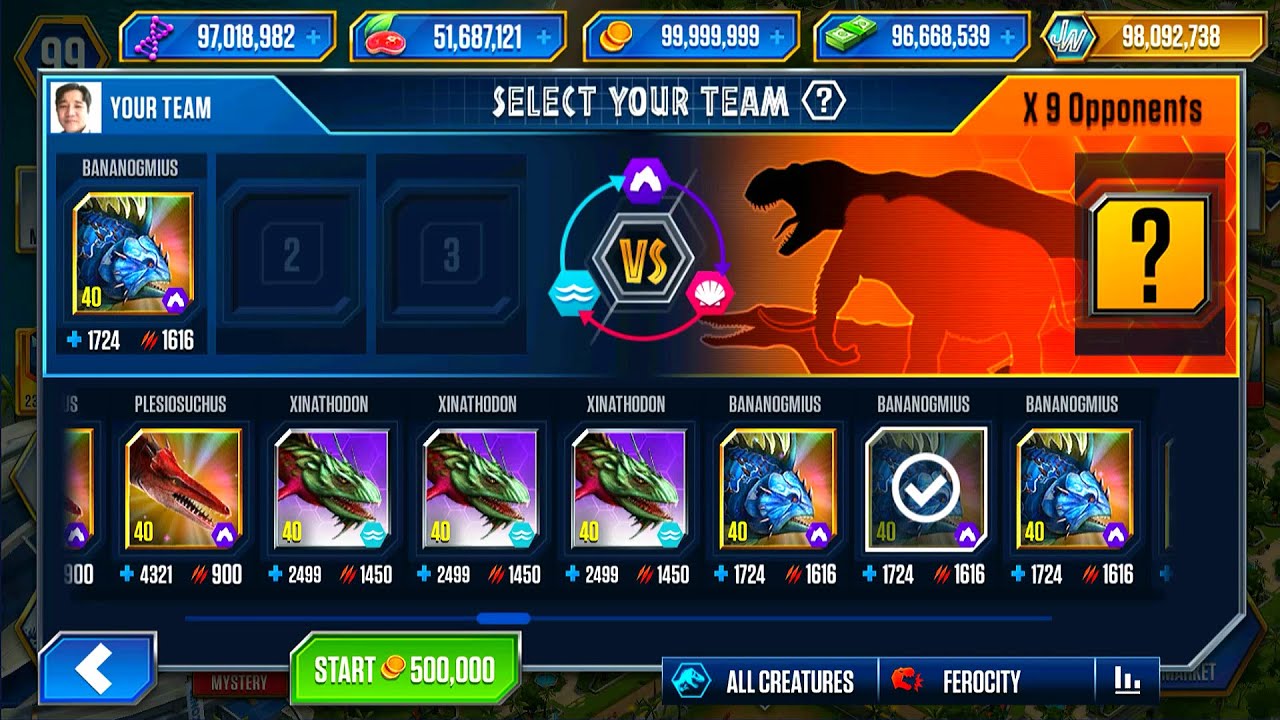View the mystery opponent question mark box
The height and width of the screenshot is (720, 1280).
(x=1150, y=255)
